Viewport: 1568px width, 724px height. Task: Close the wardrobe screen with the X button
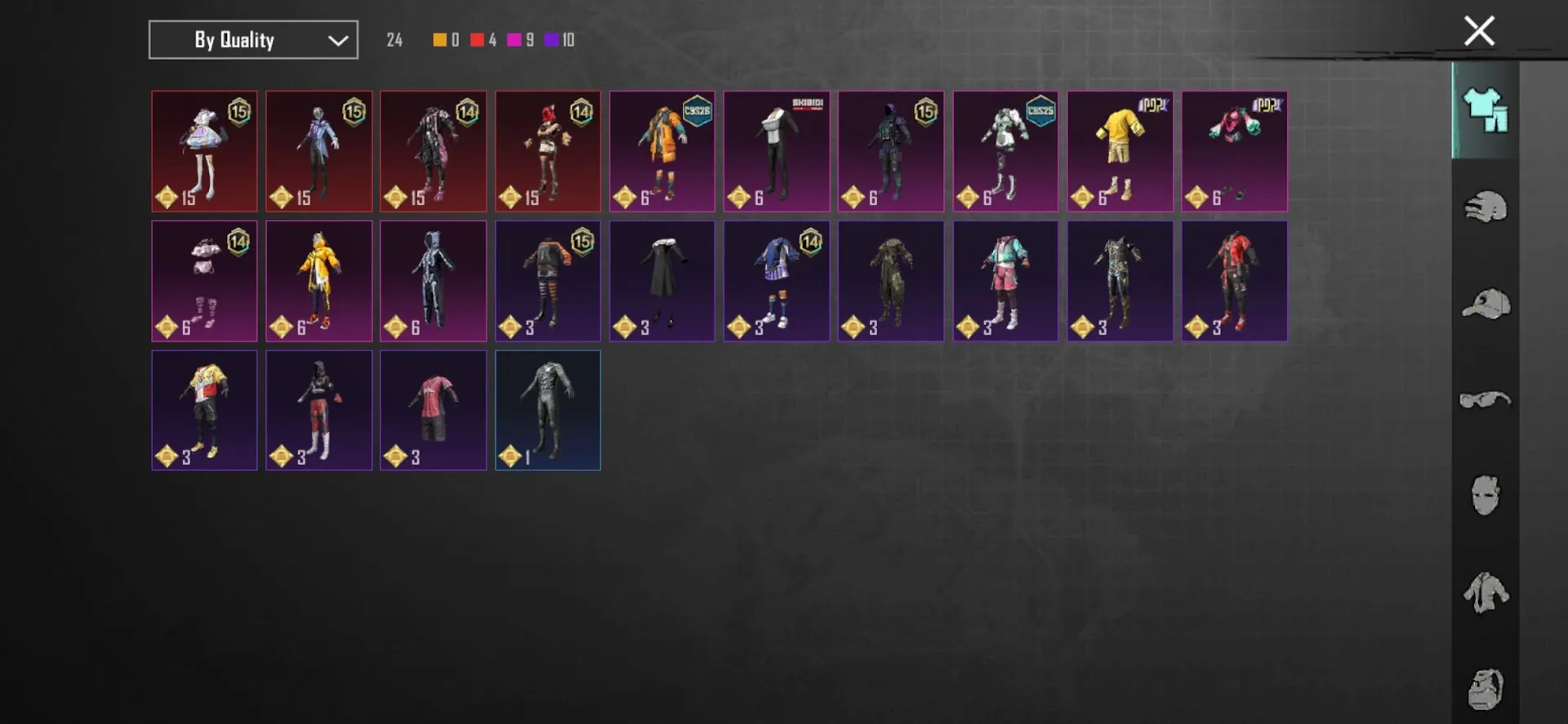(x=1478, y=30)
